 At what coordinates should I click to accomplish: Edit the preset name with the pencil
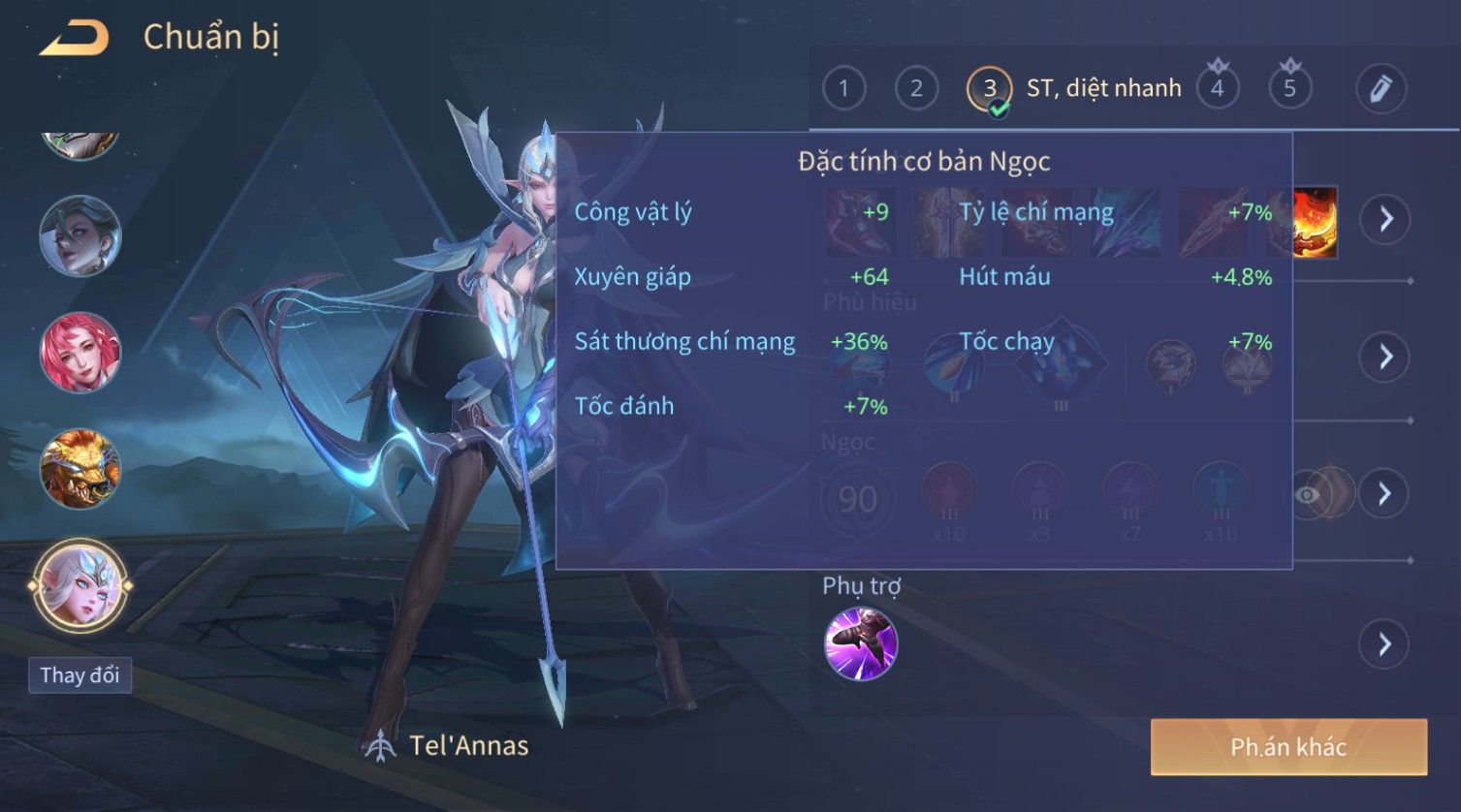[1381, 89]
